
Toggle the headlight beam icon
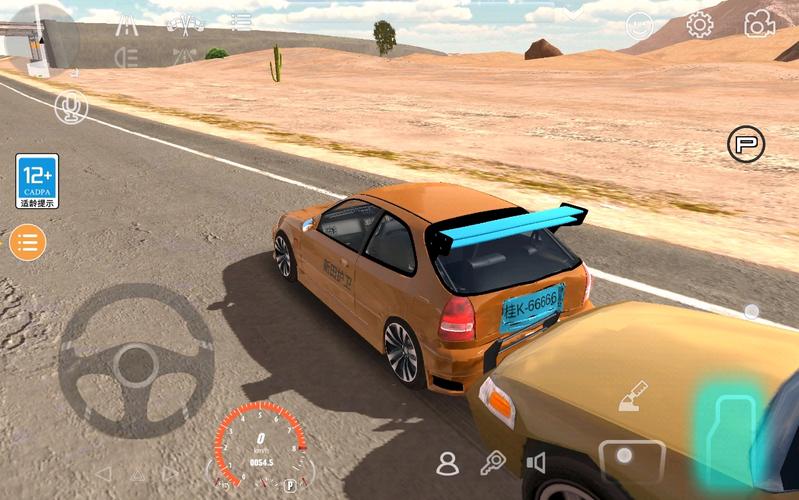coord(126,57)
